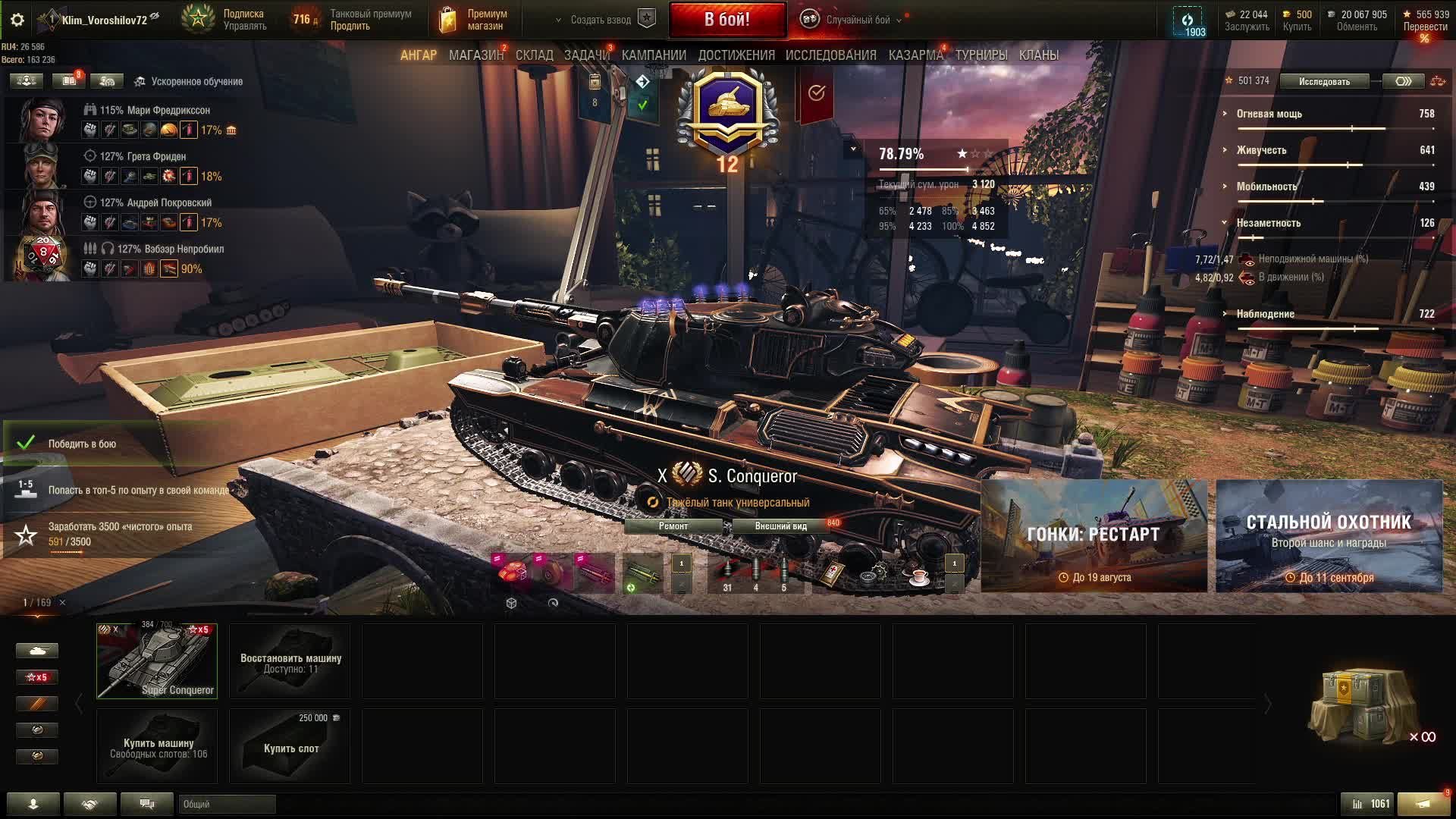Viewport: 1456px width, 819px height.
Task: Click the Купить слот tile
Action: tap(290, 747)
